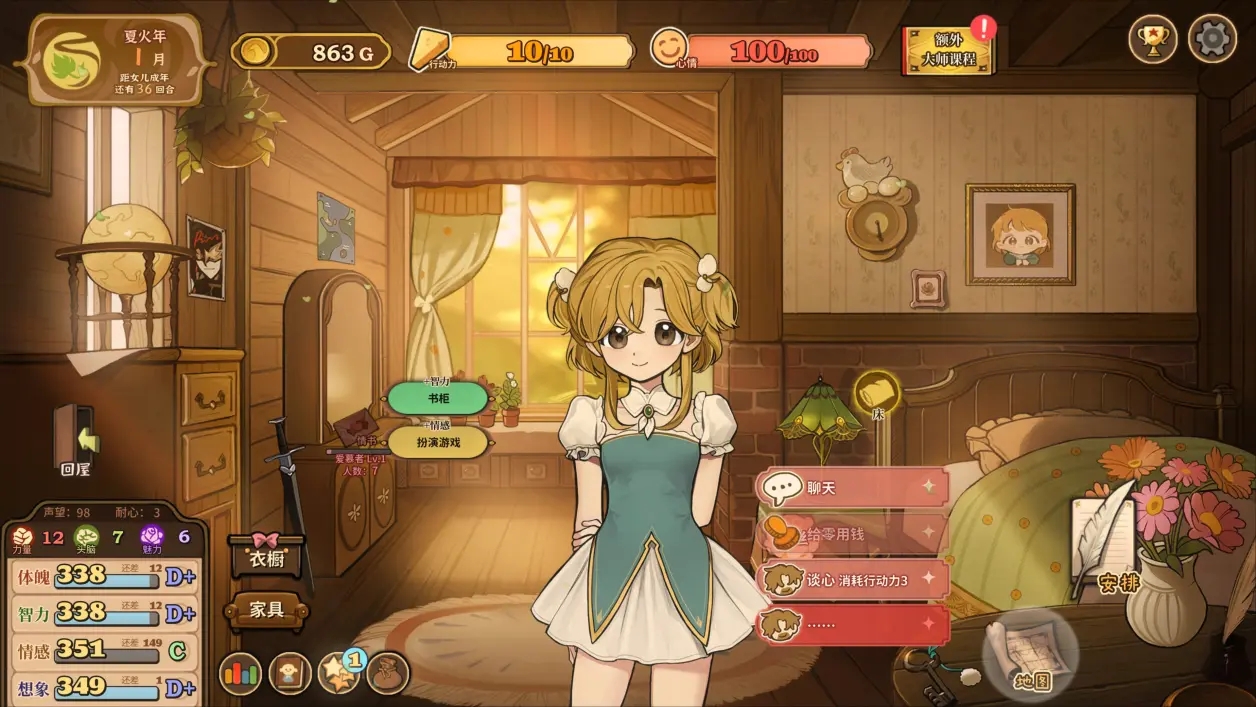Choose the 谈心 heart-to-heart option
Image resolution: width=1256 pixels, height=707 pixels.
[x=852, y=579]
